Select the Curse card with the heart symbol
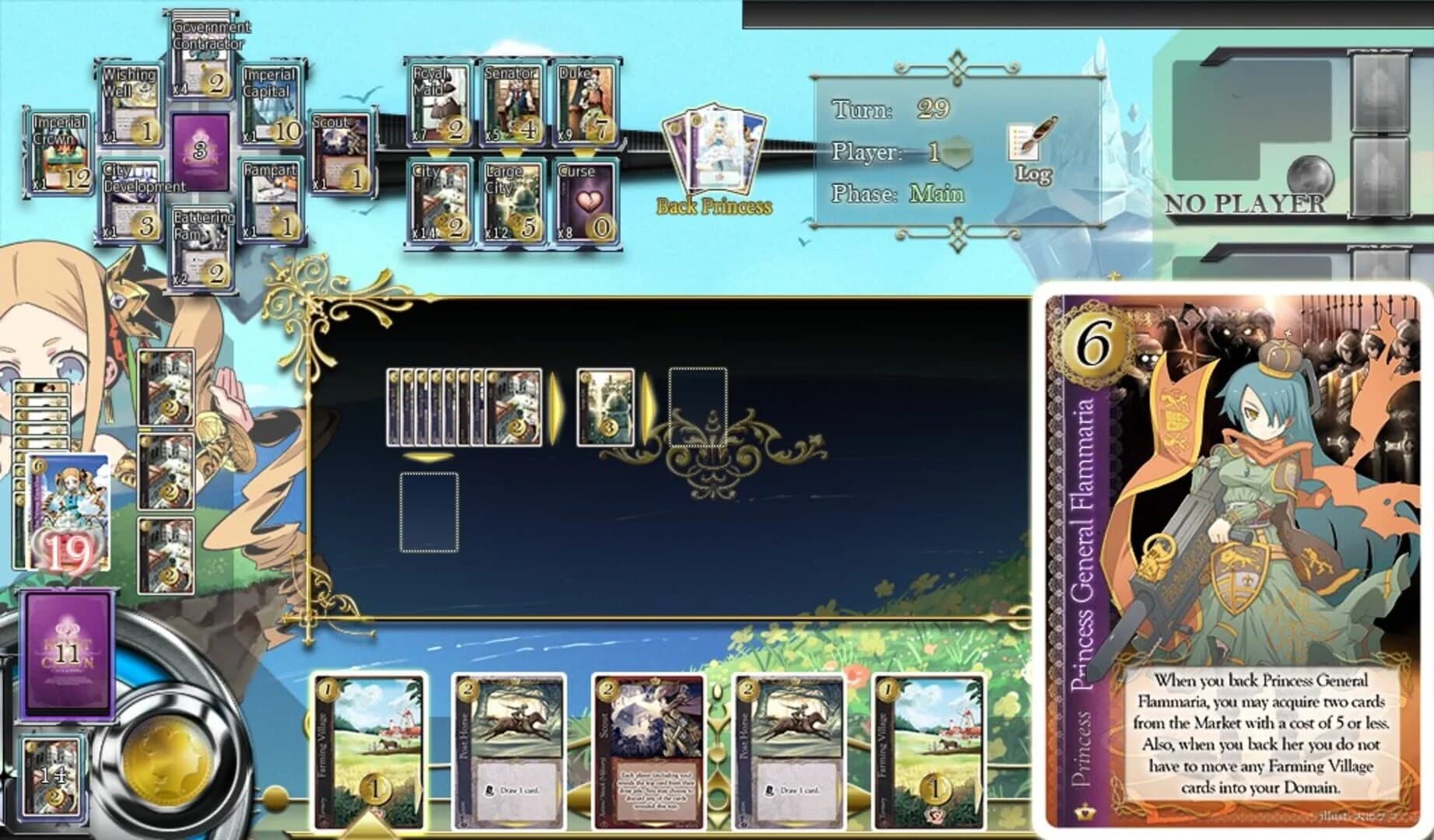1434x840 pixels. click(587, 201)
